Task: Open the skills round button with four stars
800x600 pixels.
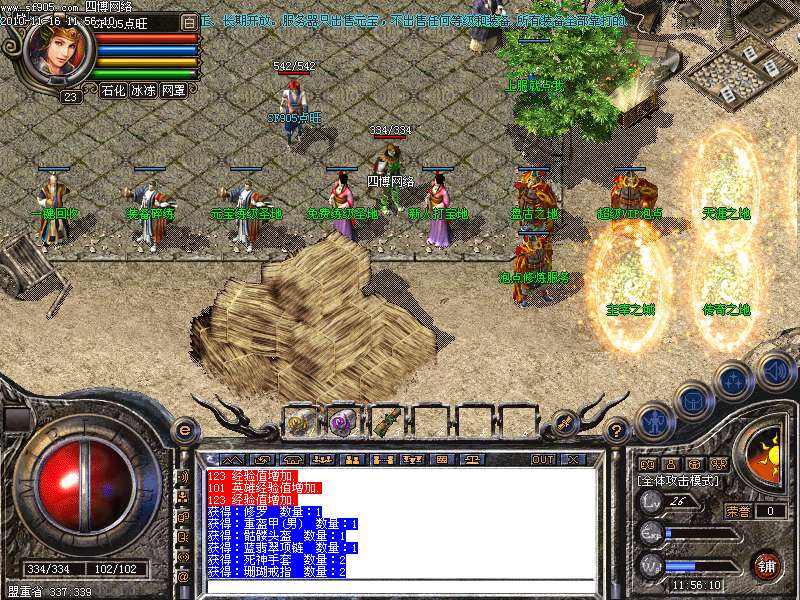Action: (x=734, y=380)
